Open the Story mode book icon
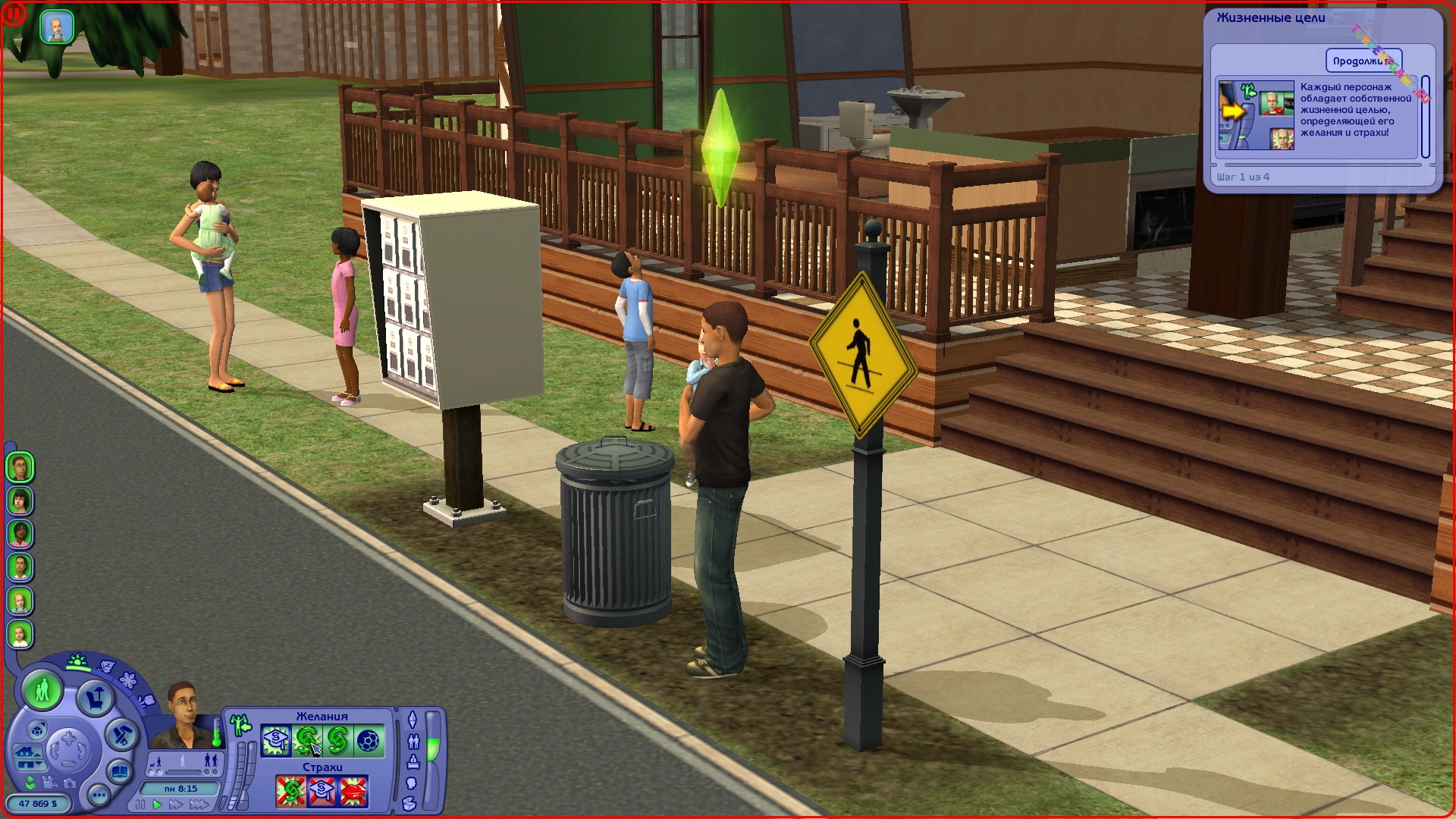The width and height of the screenshot is (1456, 819). (120, 771)
